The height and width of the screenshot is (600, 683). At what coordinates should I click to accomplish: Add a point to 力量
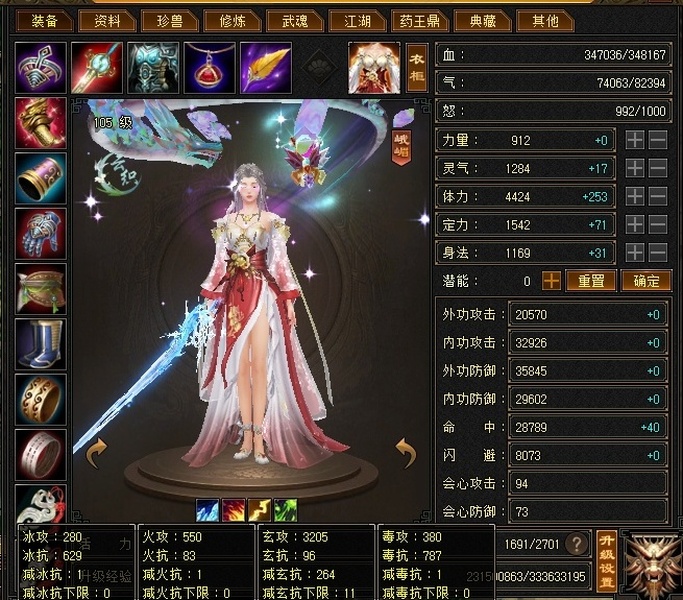[634, 141]
